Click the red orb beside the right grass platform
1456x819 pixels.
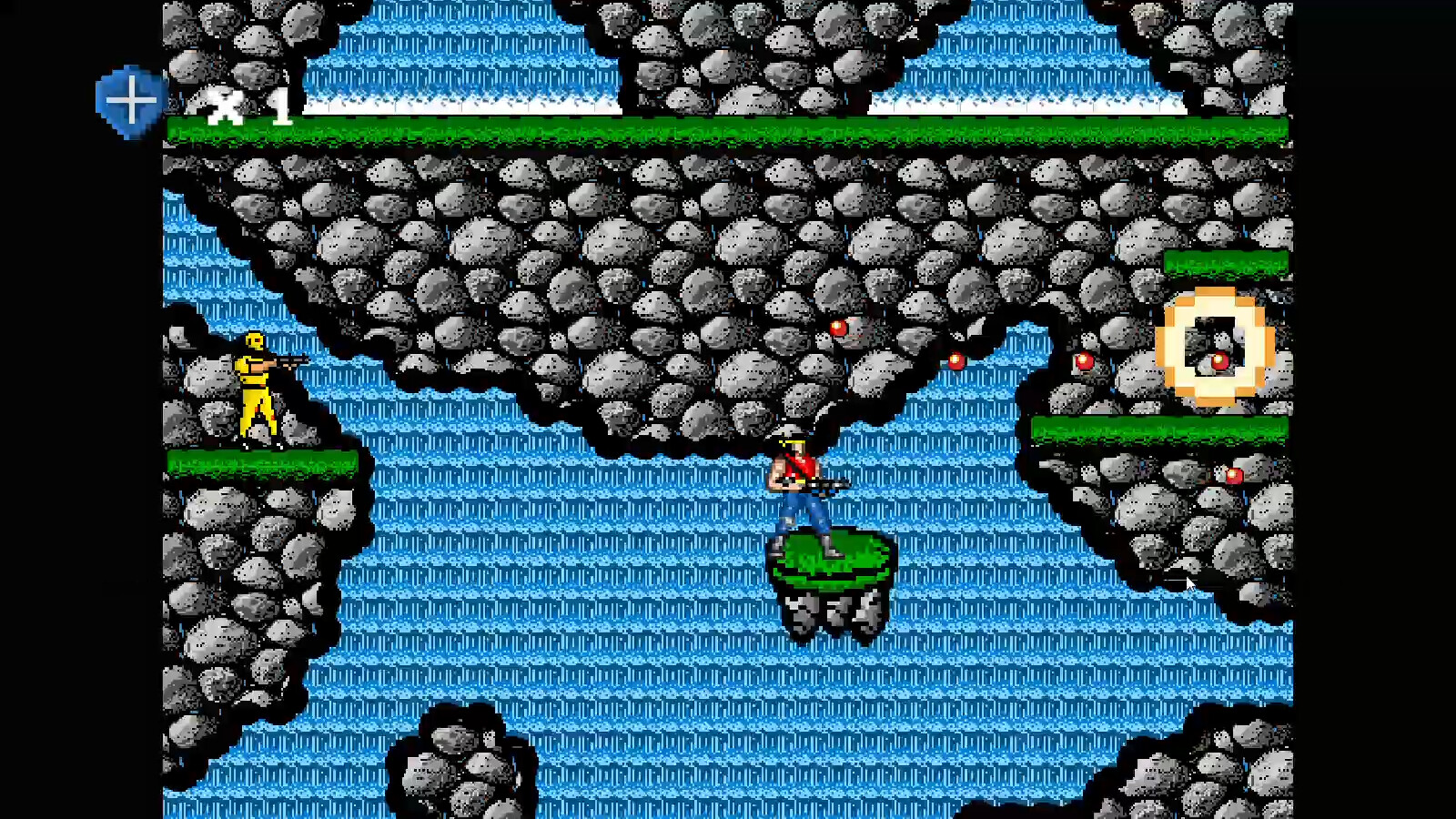(1085, 361)
